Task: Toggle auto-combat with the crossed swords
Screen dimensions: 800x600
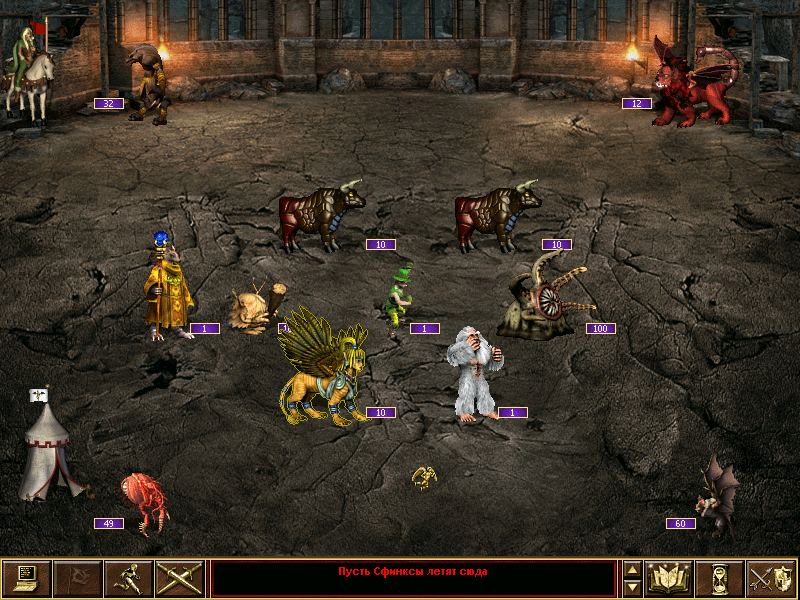Action: 179,579
